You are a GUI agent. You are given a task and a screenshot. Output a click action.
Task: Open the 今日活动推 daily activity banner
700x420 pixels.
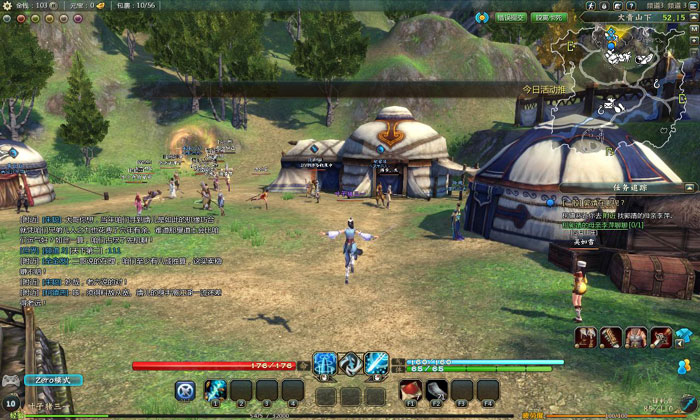[x=546, y=89]
